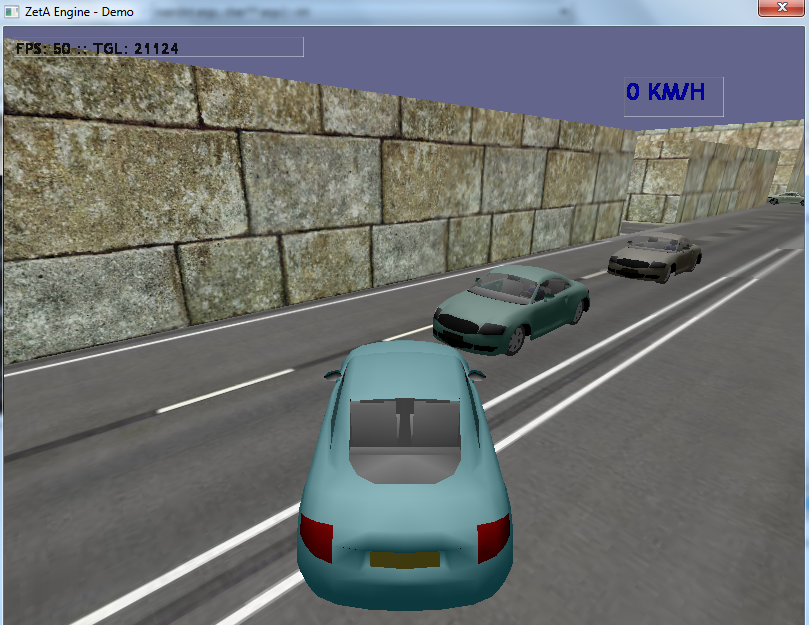This screenshot has width=810, height=625.
Task: Close the ZetA Engine Demo window
Action: (781, 8)
